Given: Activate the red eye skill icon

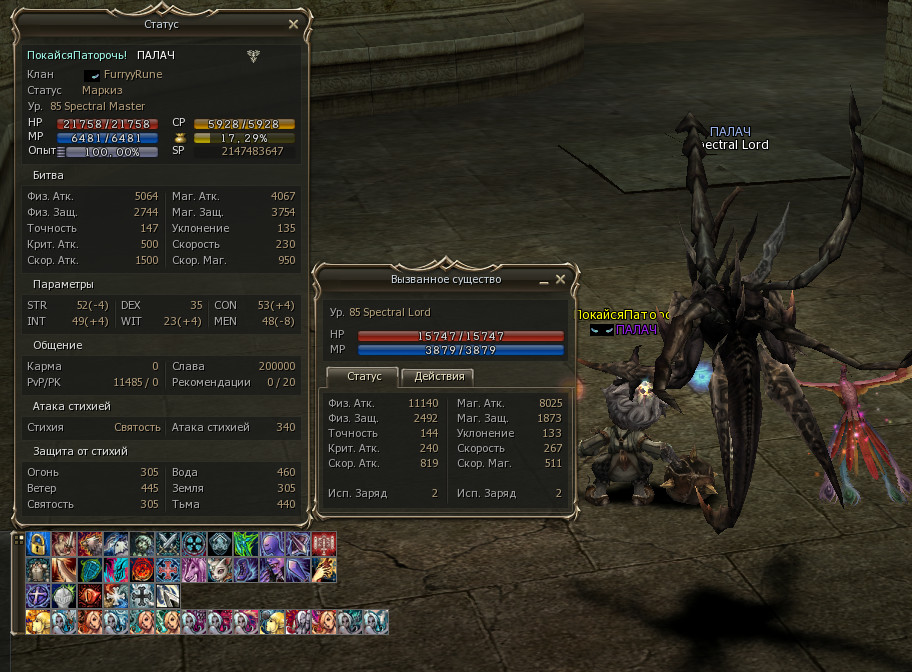Looking at the screenshot, I should click(90, 596).
